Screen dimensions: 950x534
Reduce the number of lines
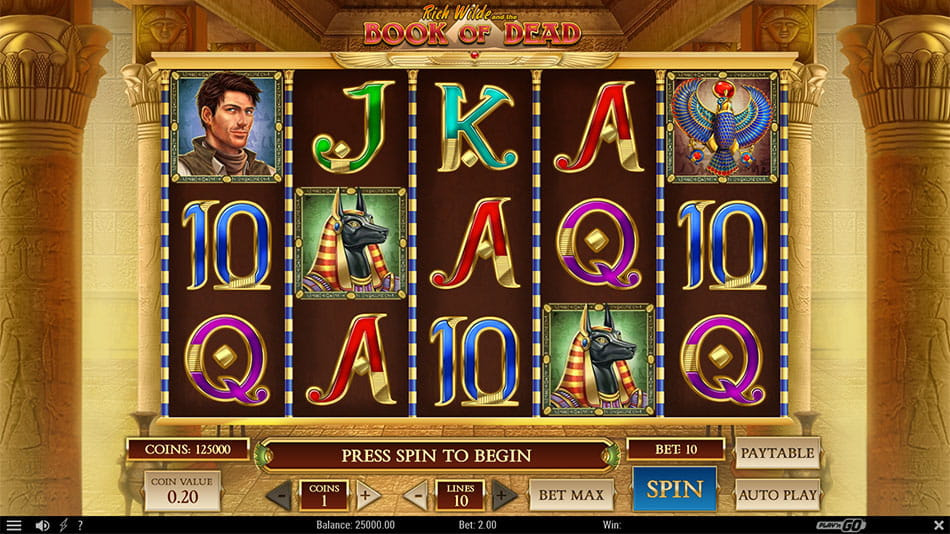pyautogui.click(x=418, y=494)
